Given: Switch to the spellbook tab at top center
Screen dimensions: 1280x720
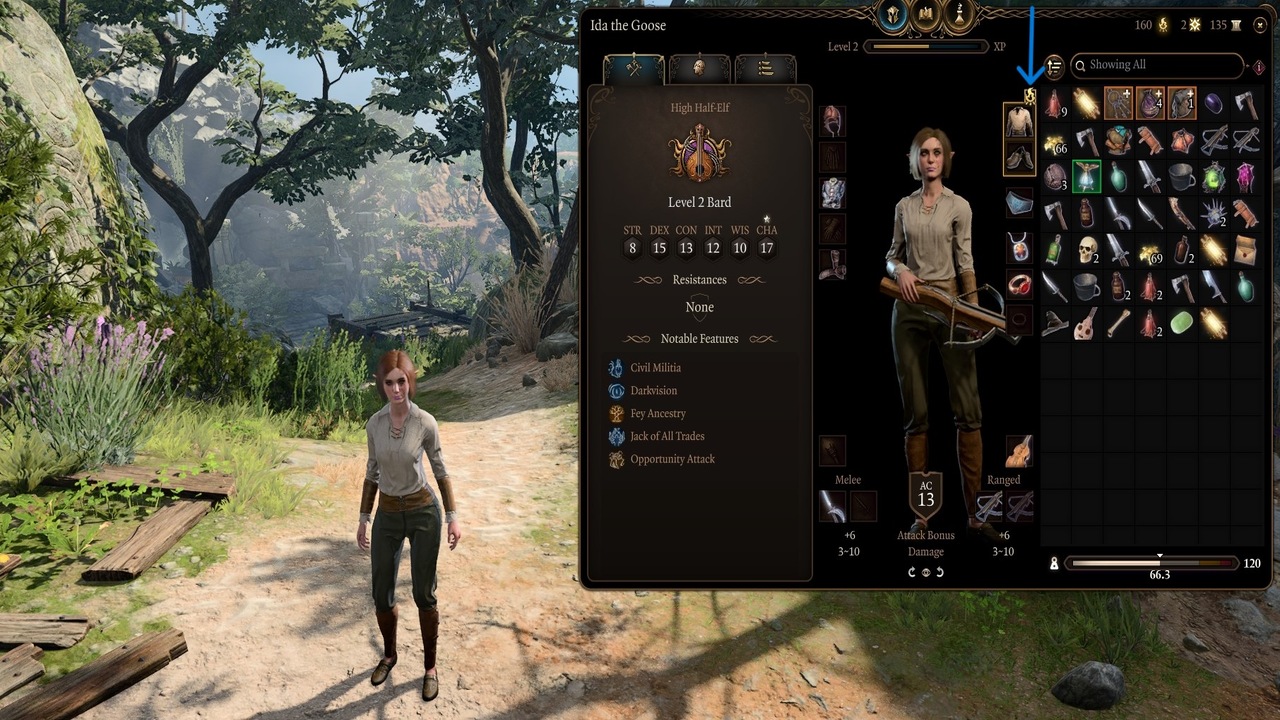Looking at the screenshot, I should (x=925, y=14).
